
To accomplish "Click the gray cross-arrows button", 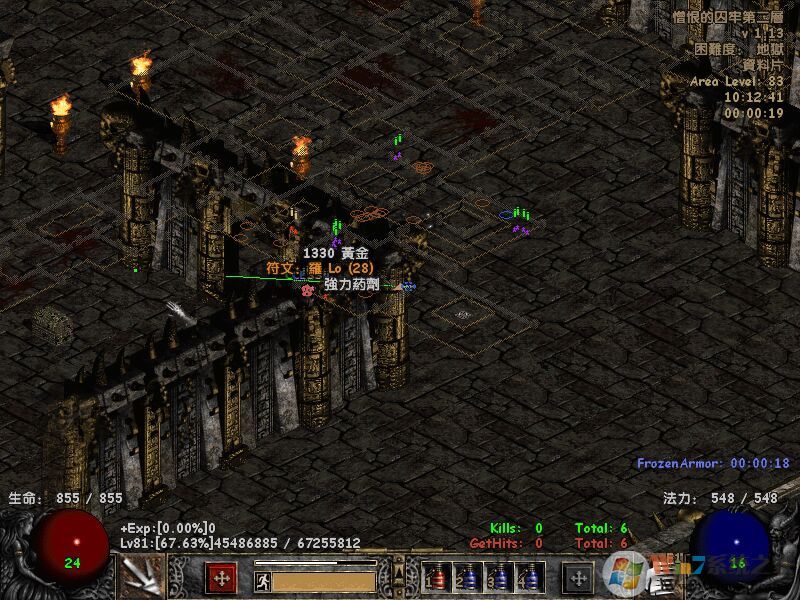I will tap(577, 578).
